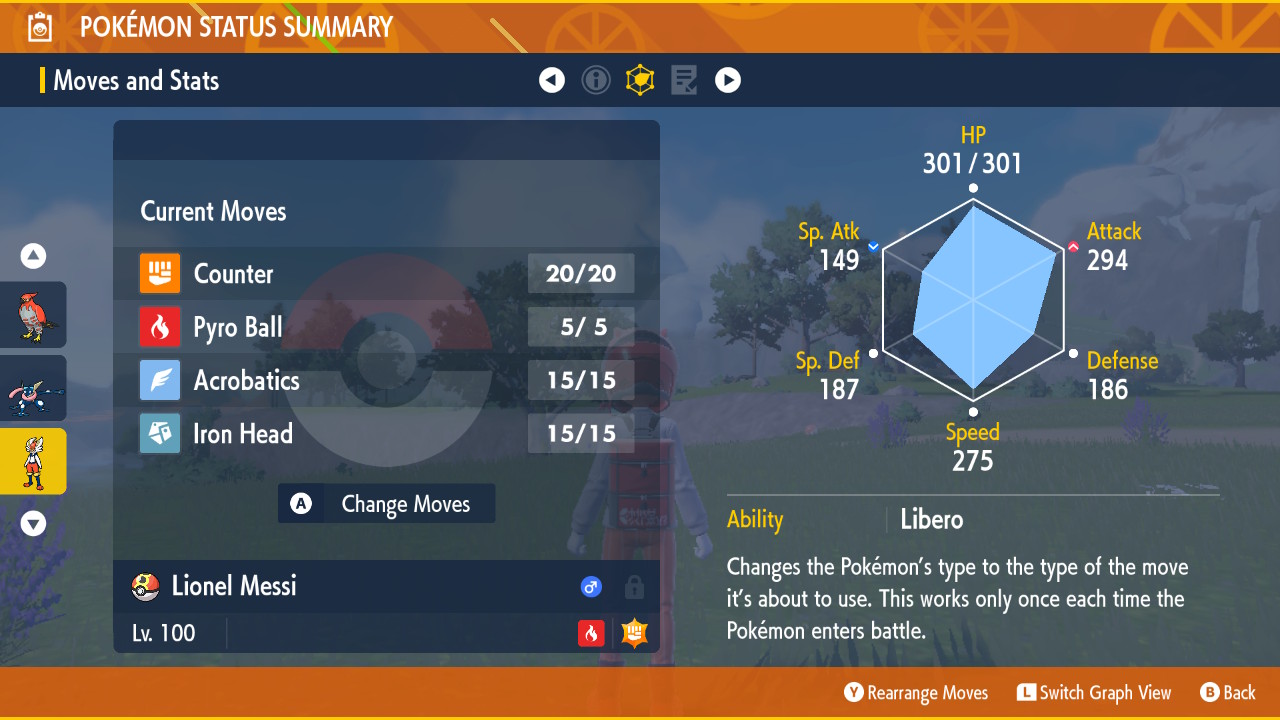
Task: Go Back from the summary screen
Action: click(1228, 693)
